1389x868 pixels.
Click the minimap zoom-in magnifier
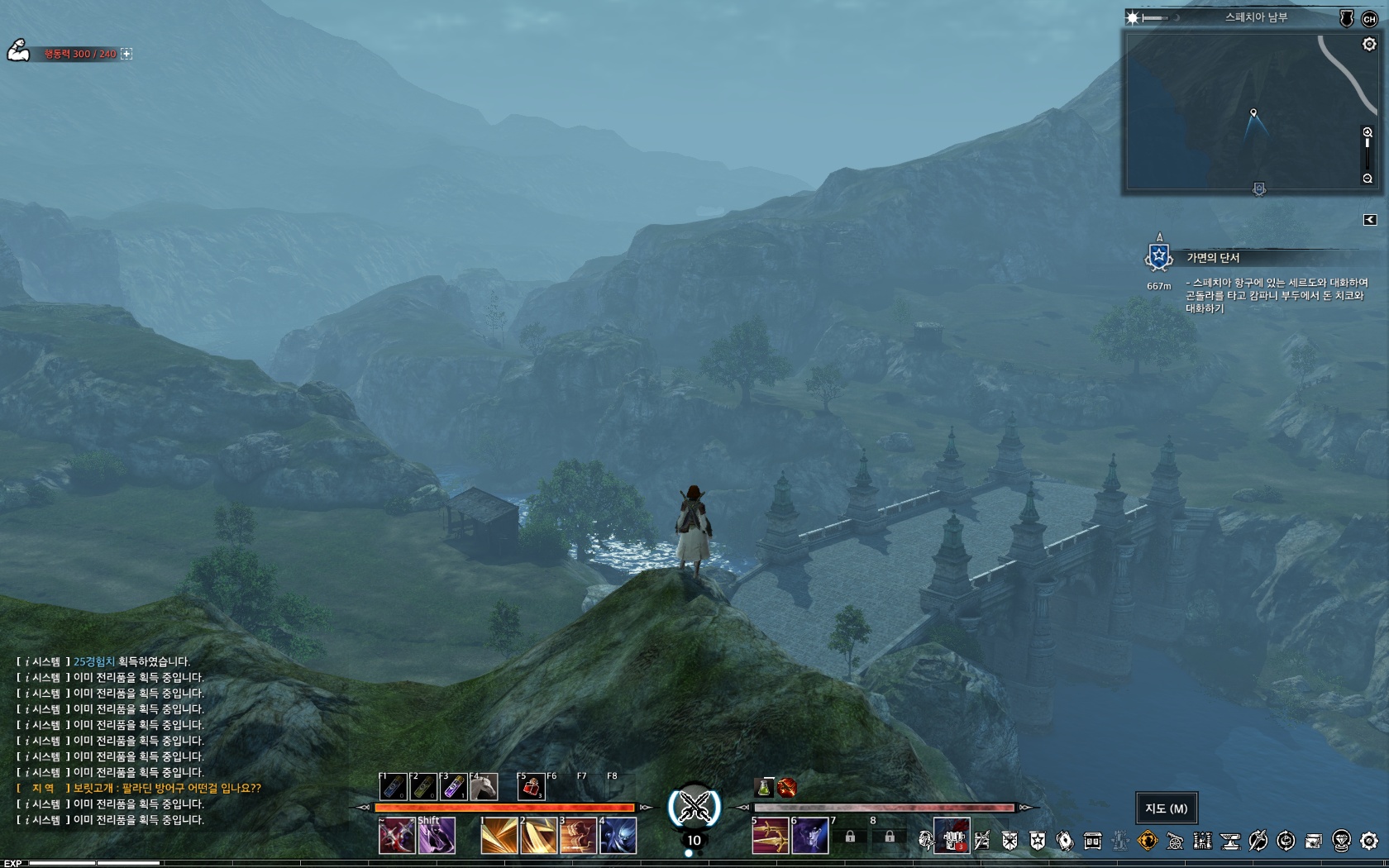(x=1368, y=132)
